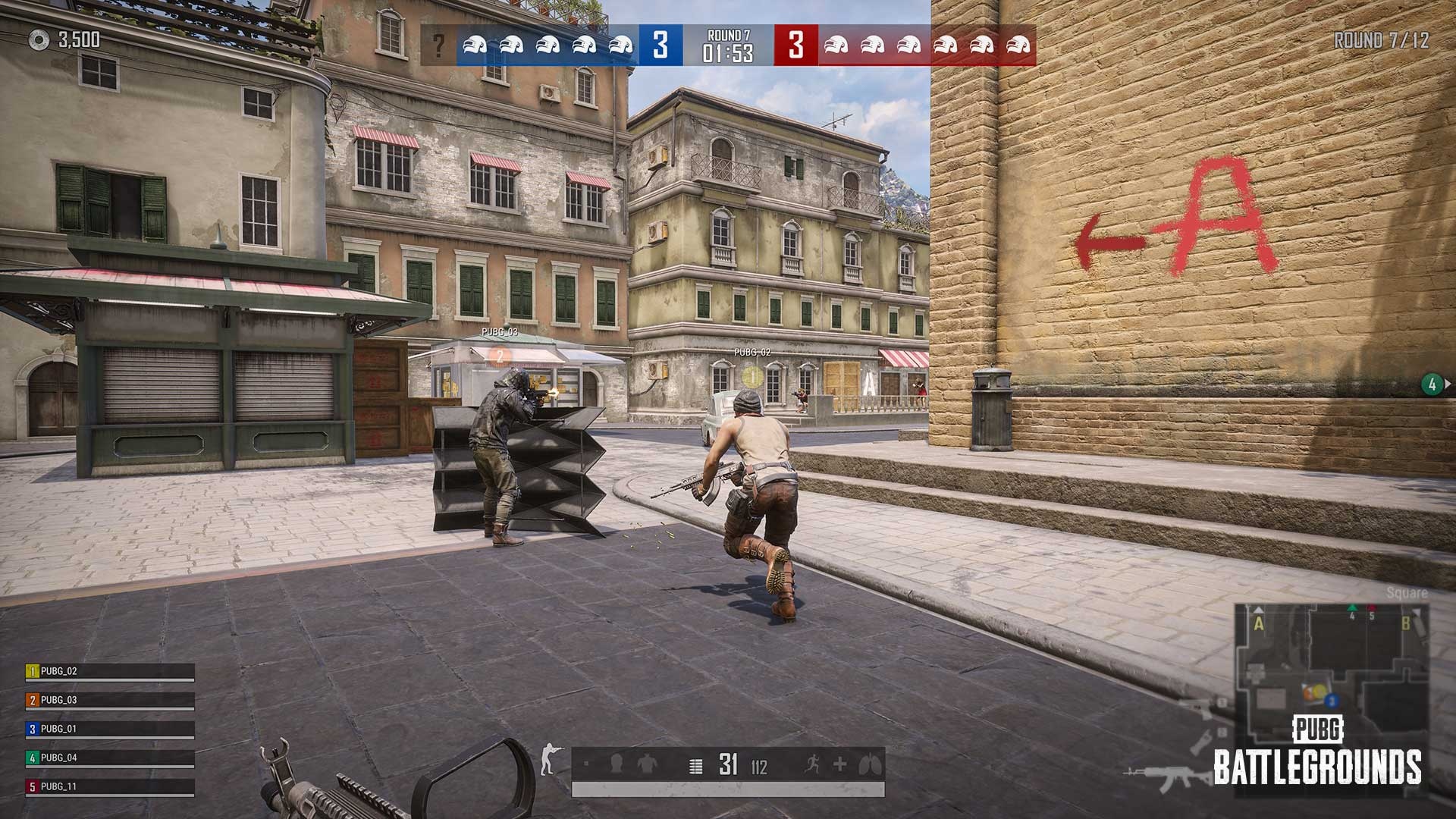Viewport: 1456px width, 819px height.
Task: Click the green teammate 4 edge indicator
Action: pos(1432,384)
